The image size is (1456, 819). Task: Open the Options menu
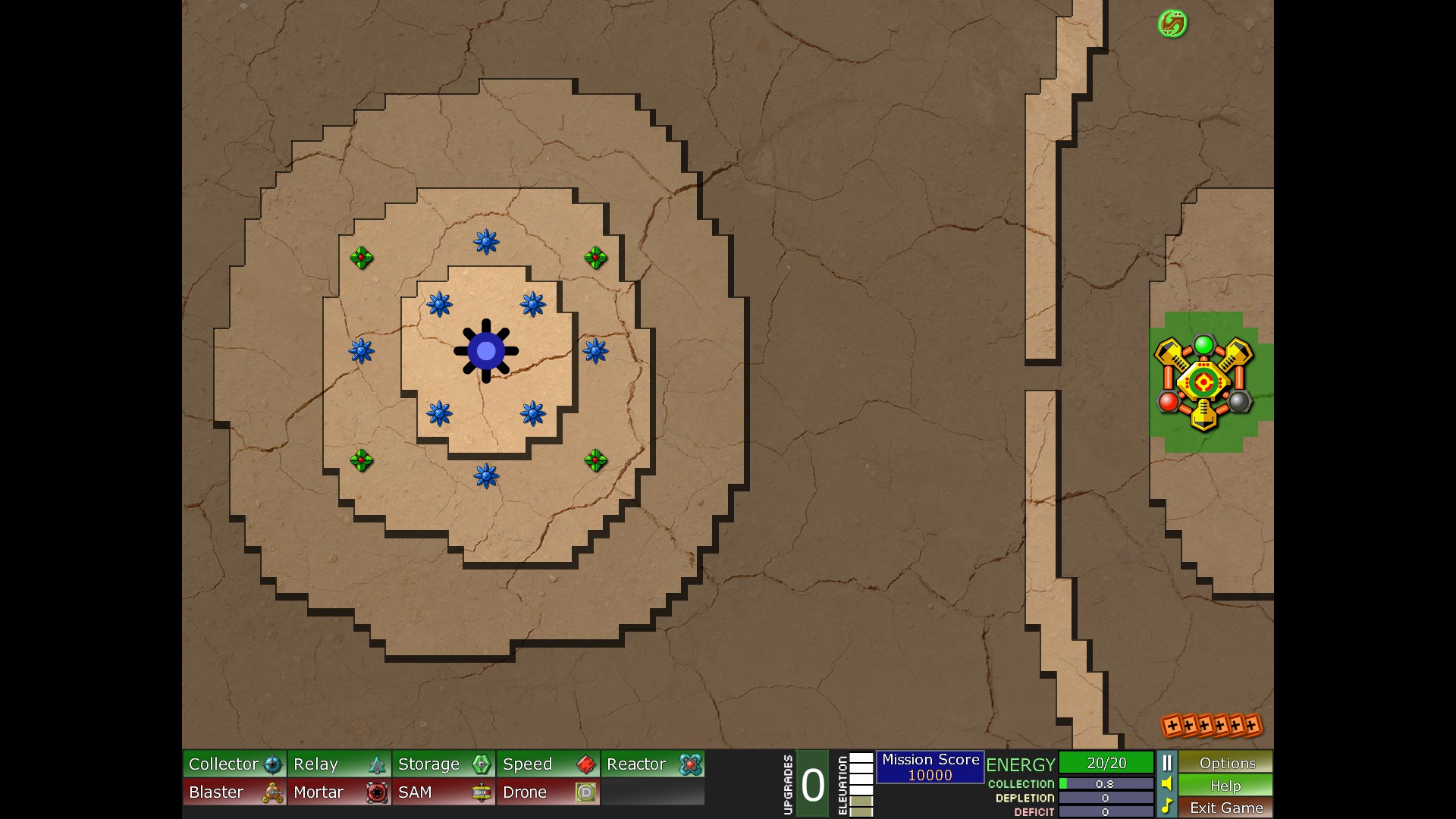(1226, 763)
